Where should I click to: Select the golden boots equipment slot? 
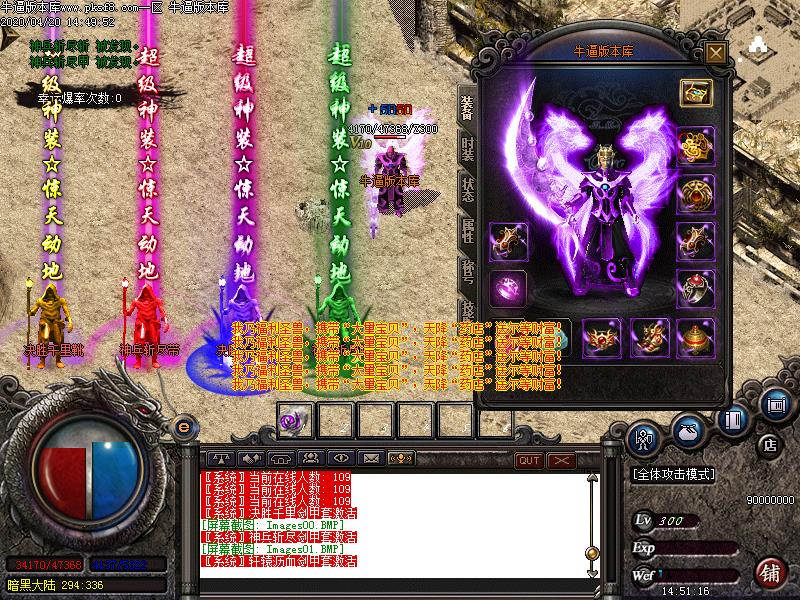649,337
